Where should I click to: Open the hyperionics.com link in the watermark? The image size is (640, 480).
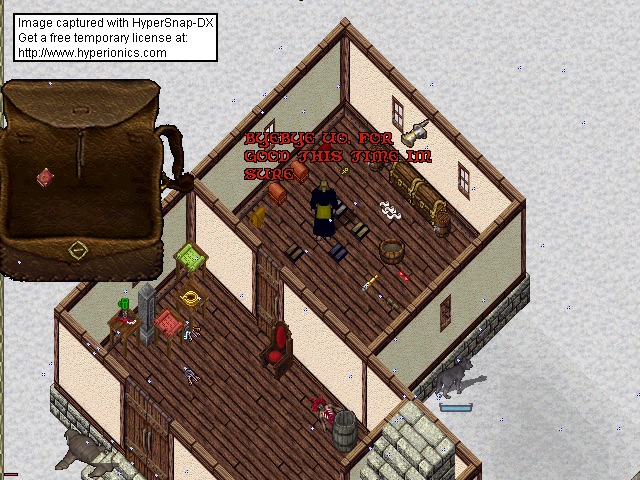92,52
